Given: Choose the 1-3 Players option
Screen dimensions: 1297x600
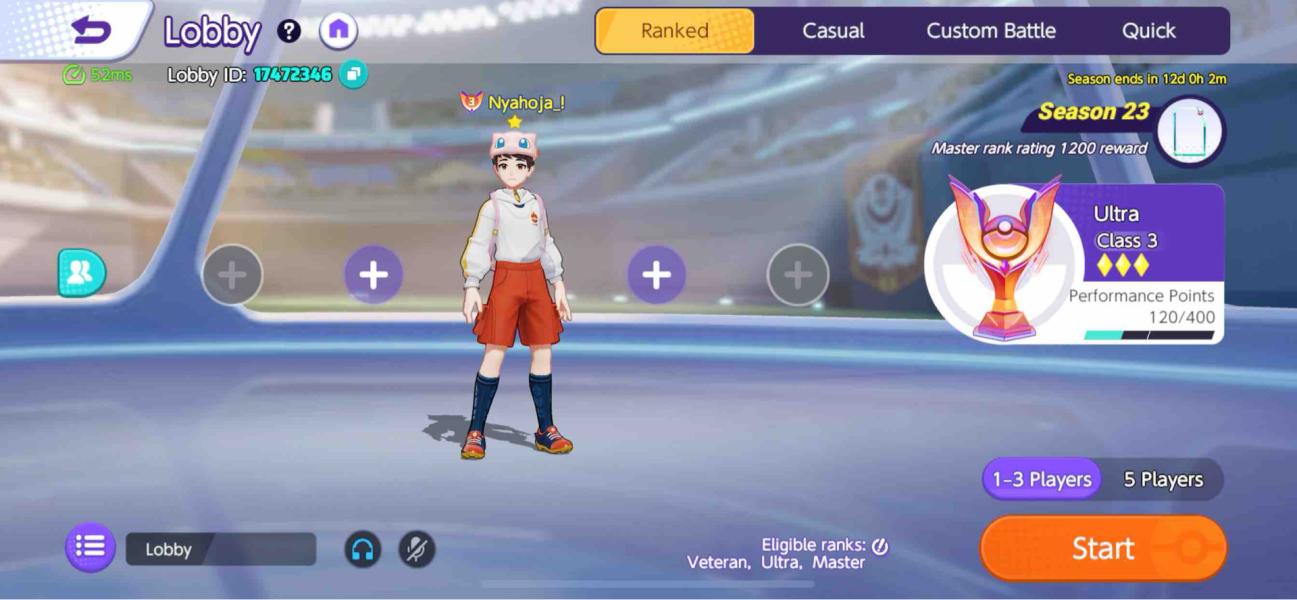Looking at the screenshot, I should click(1041, 480).
